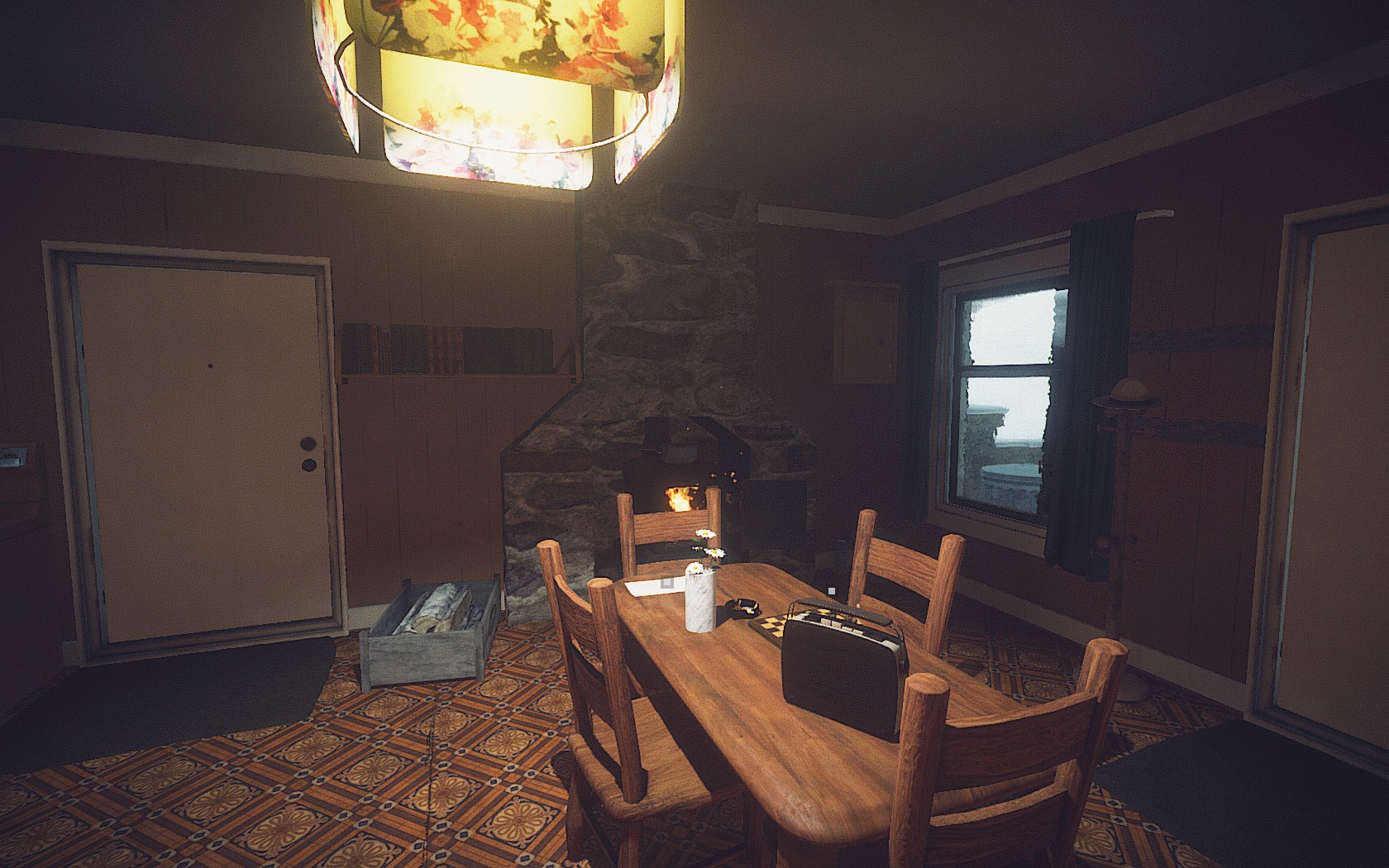The width and height of the screenshot is (1389, 868).
Task: Select the square interaction marker on the paper note
Action: click(668, 583)
